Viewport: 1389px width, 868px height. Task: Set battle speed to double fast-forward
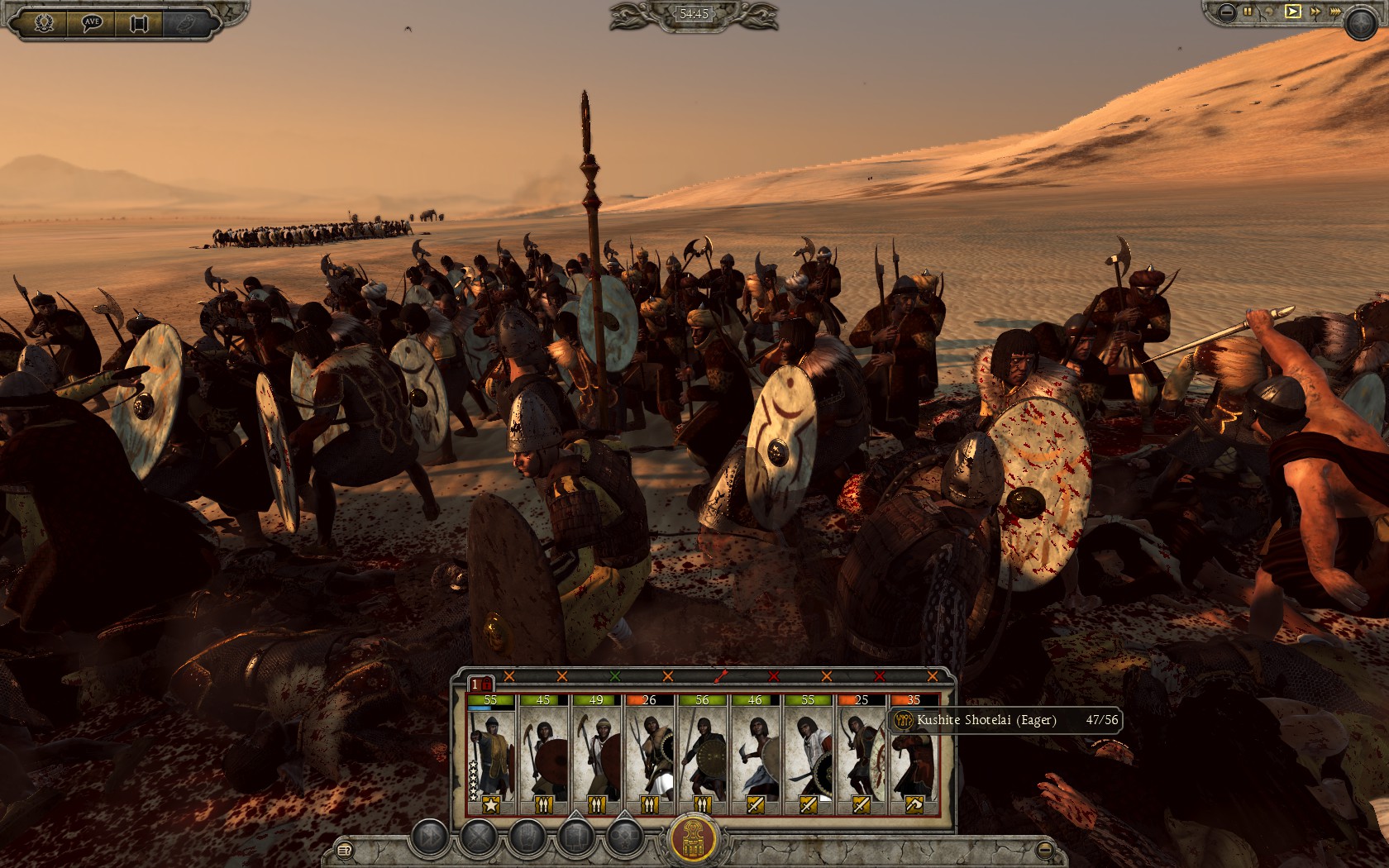(1315, 12)
